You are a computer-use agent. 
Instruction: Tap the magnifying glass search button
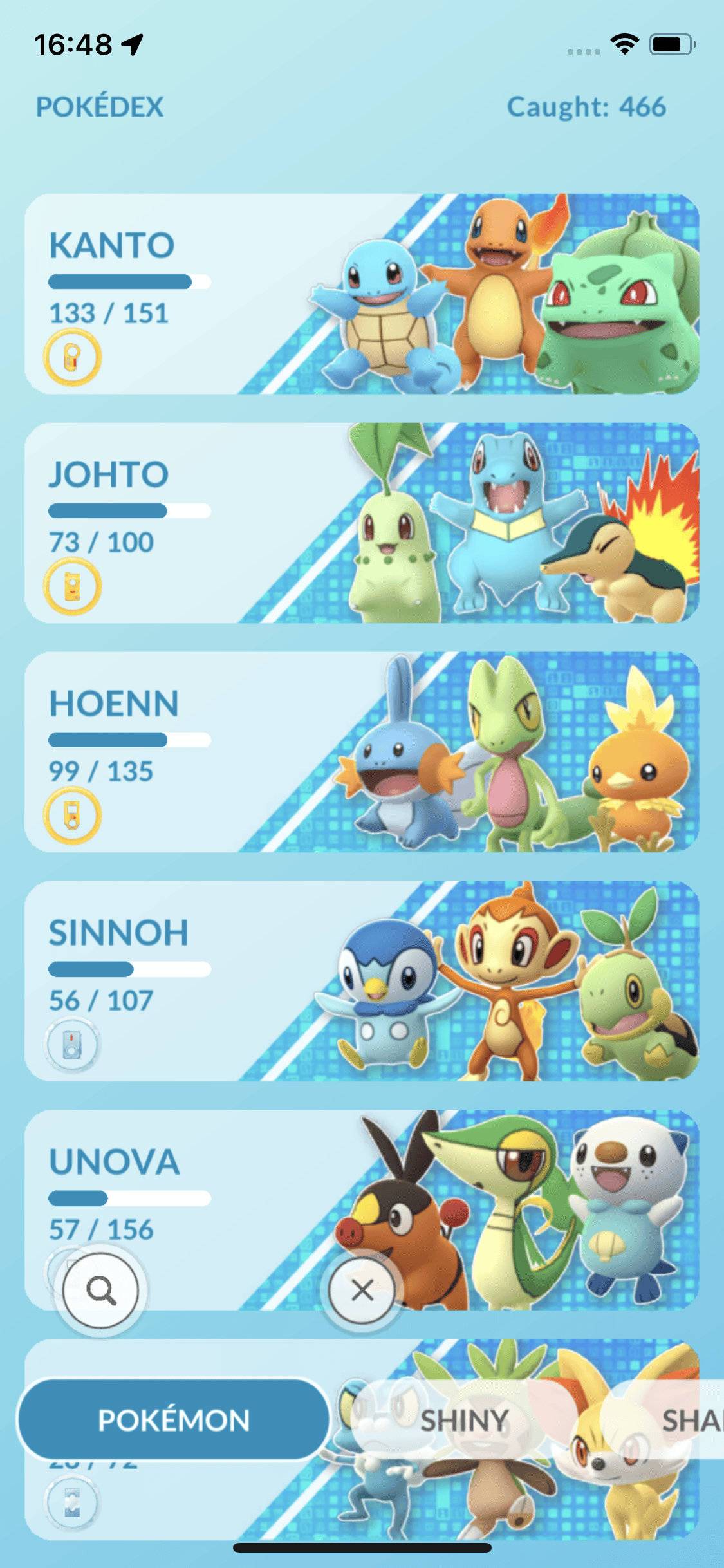(x=101, y=1290)
